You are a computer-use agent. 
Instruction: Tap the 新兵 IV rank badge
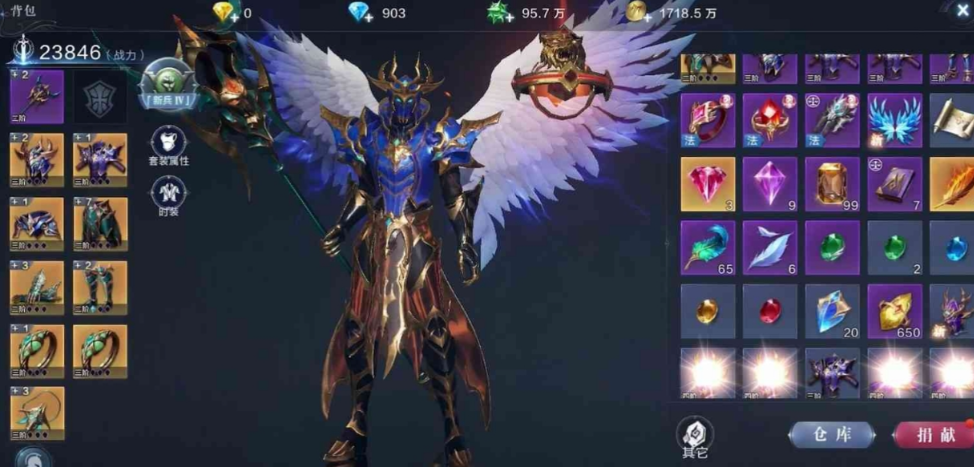[x=167, y=84]
